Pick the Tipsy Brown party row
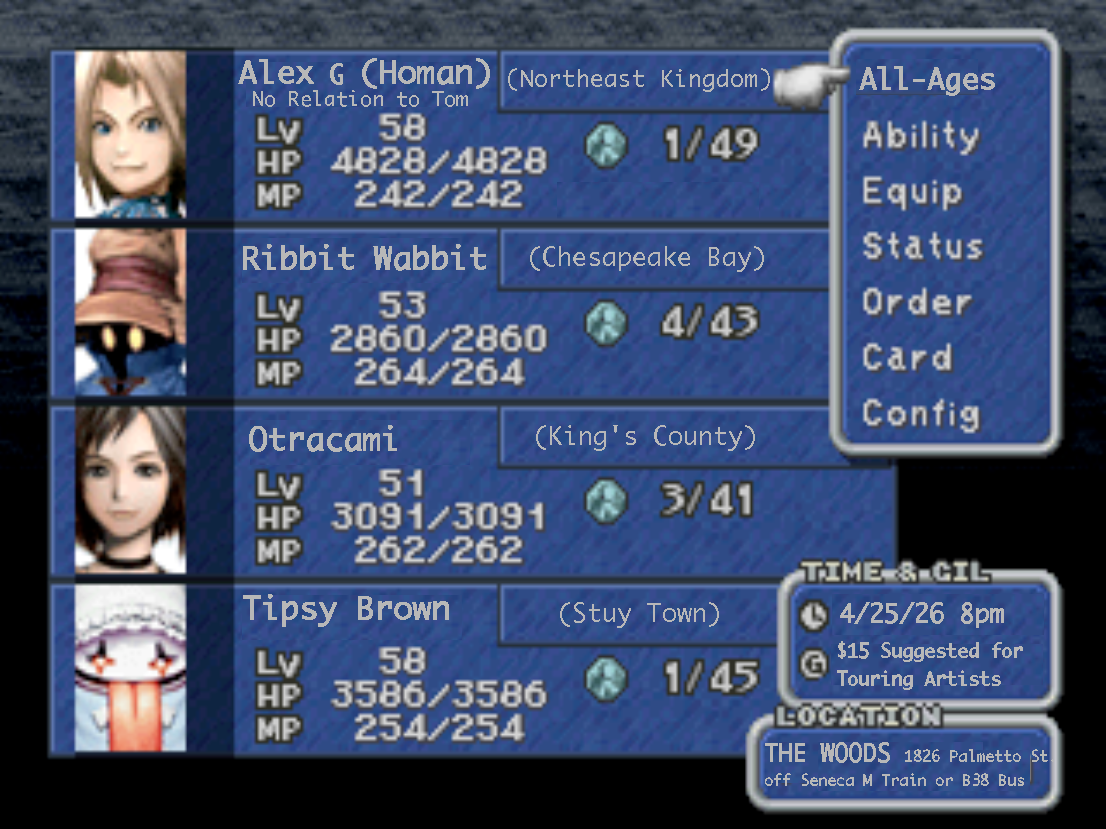Viewport: 1106px width, 829px height. (346, 609)
